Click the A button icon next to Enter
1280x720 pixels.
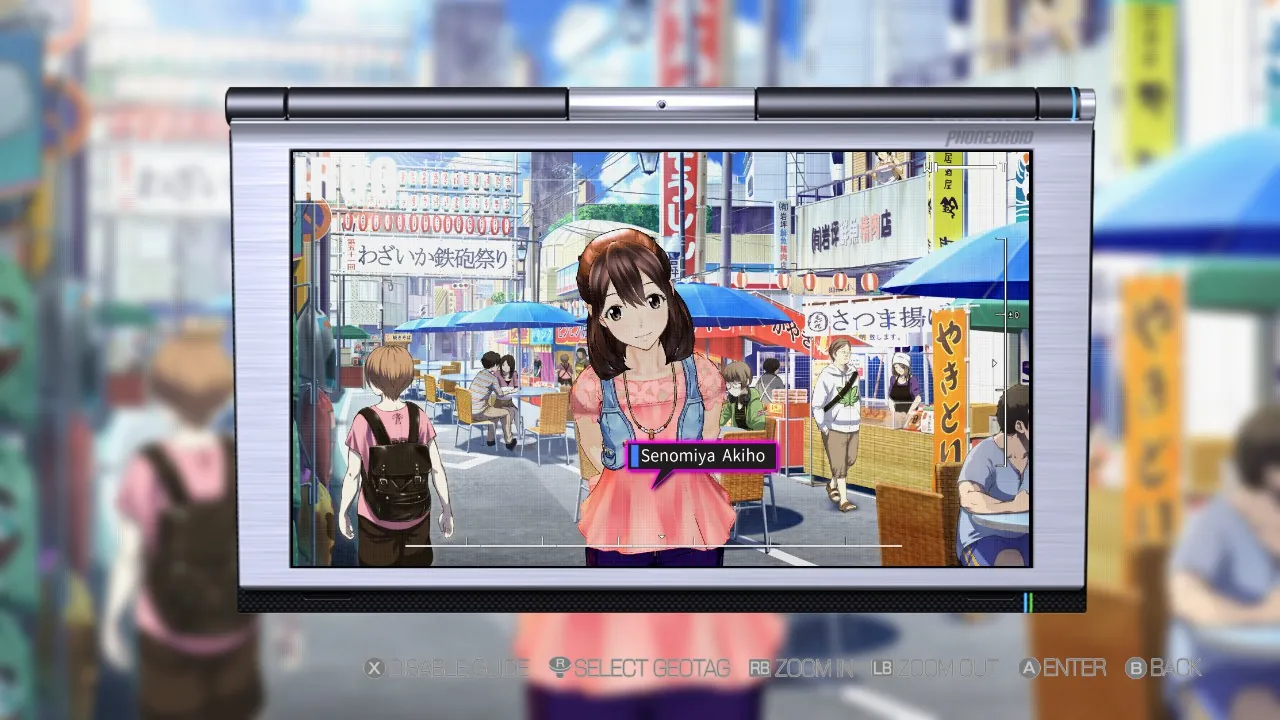point(1028,668)
